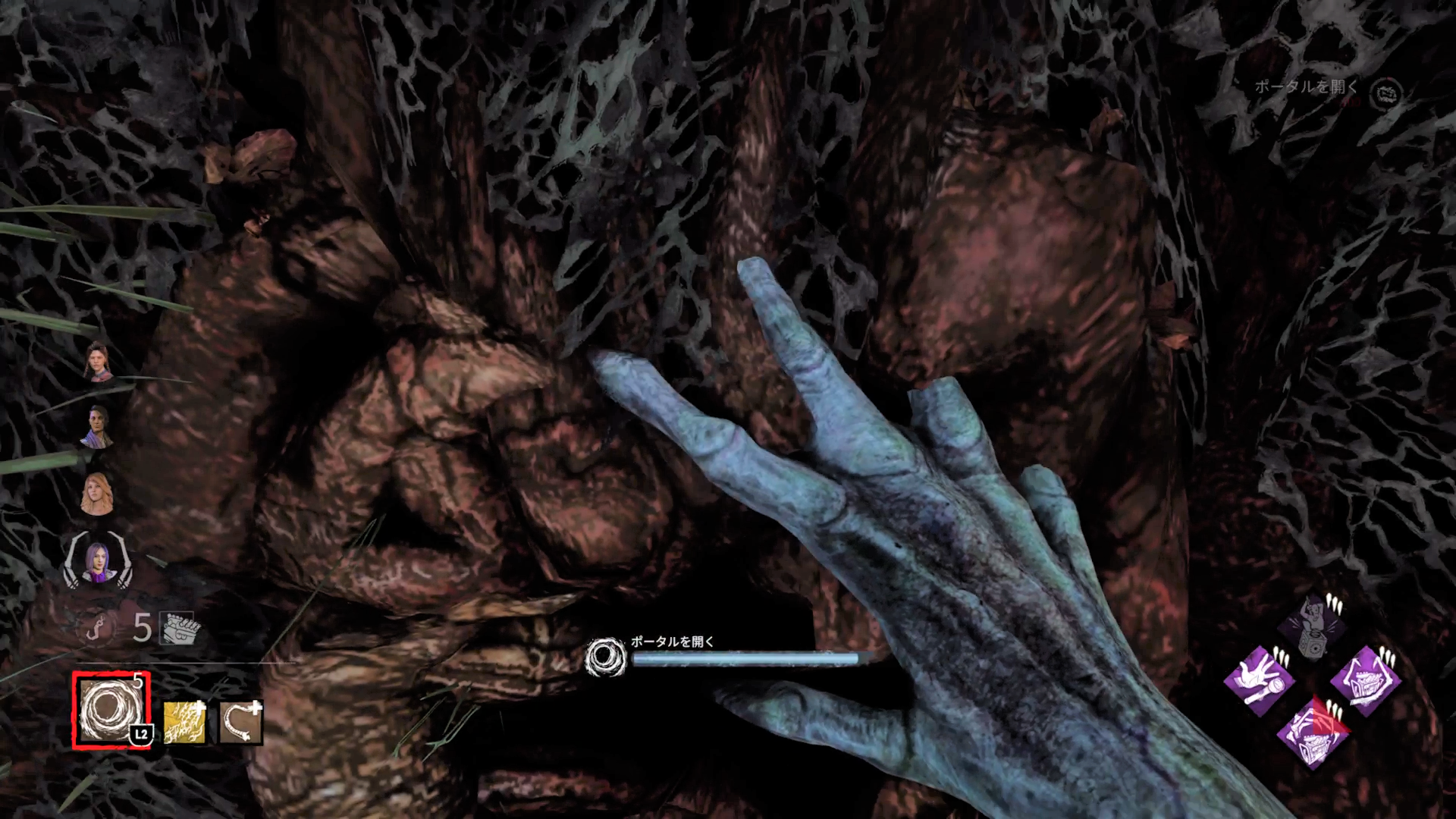Select the remaining generators icon

pos(176,628)
